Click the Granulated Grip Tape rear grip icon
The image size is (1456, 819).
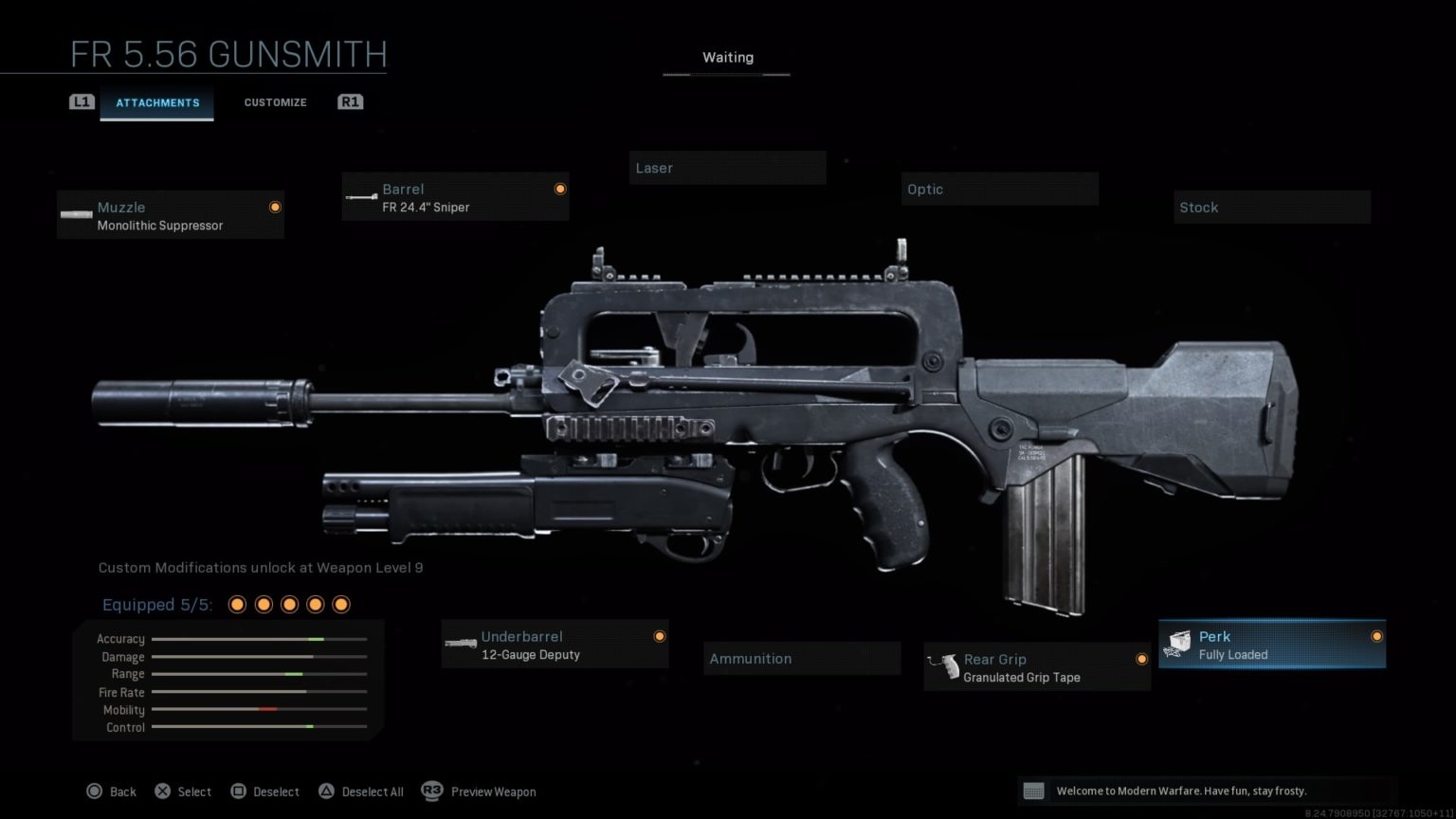coord(945,666)
